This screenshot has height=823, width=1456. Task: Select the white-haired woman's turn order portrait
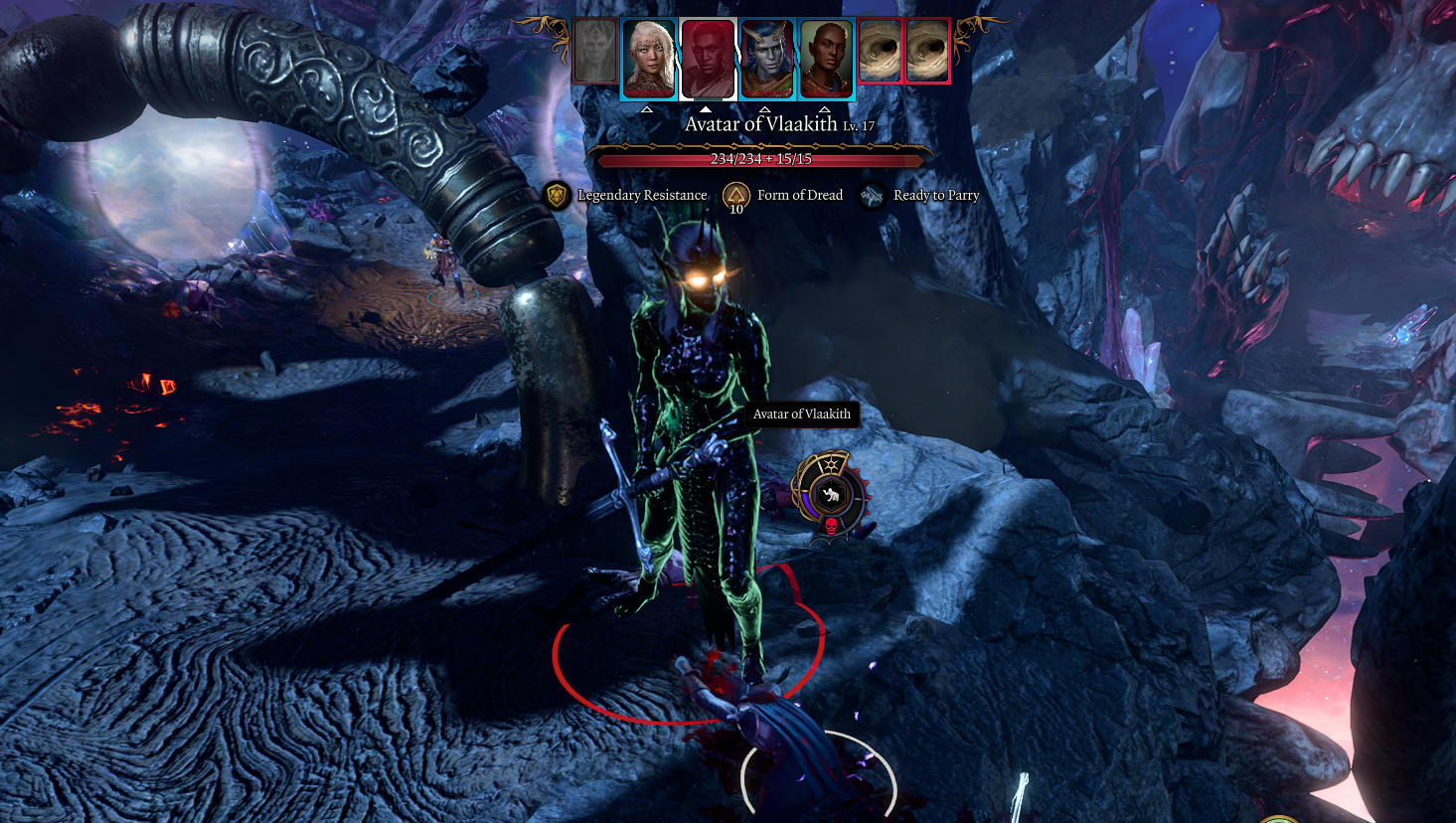point(649,59)
